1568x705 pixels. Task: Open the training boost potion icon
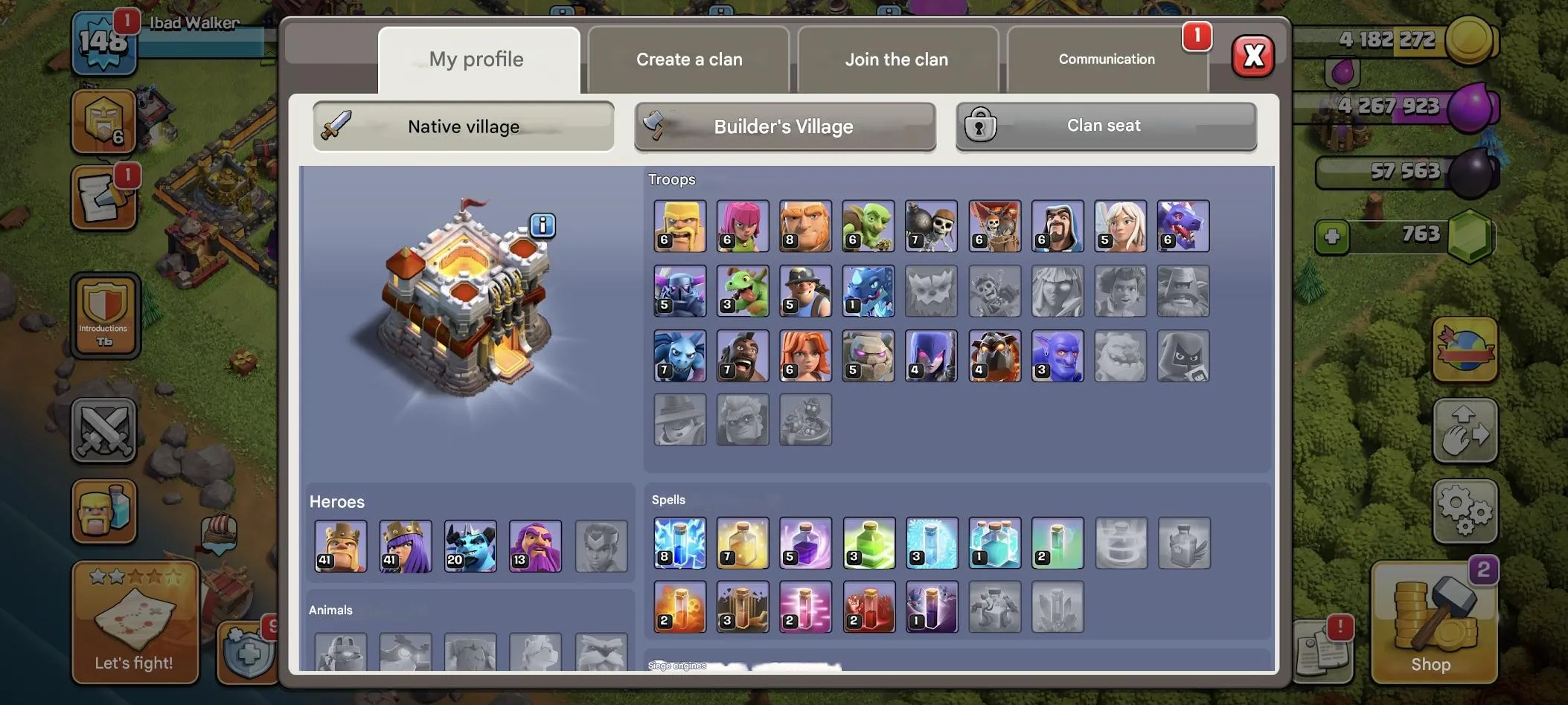pos(104,512)
